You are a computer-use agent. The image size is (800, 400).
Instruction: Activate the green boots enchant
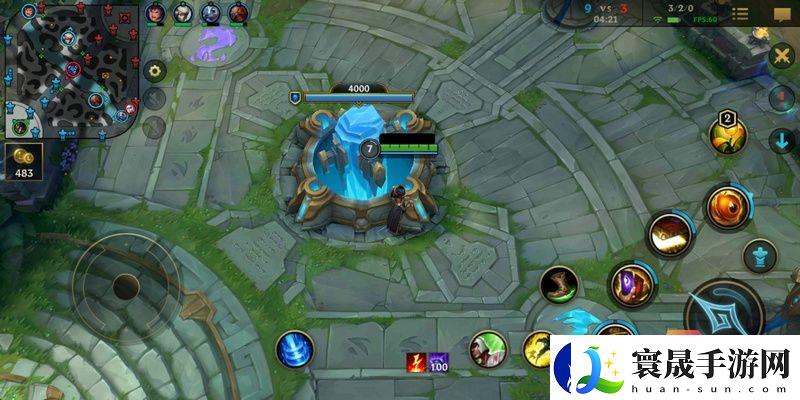560,285
